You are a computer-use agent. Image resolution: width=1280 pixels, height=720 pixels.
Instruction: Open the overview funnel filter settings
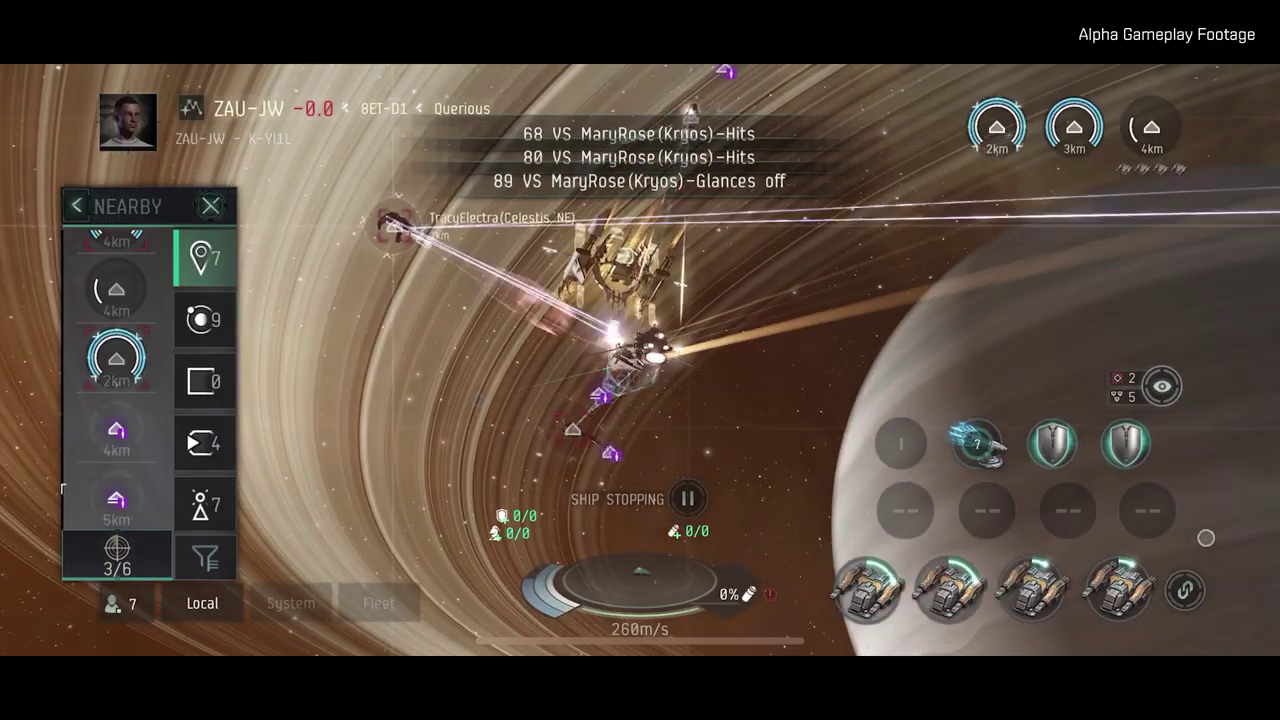point(205,558)
